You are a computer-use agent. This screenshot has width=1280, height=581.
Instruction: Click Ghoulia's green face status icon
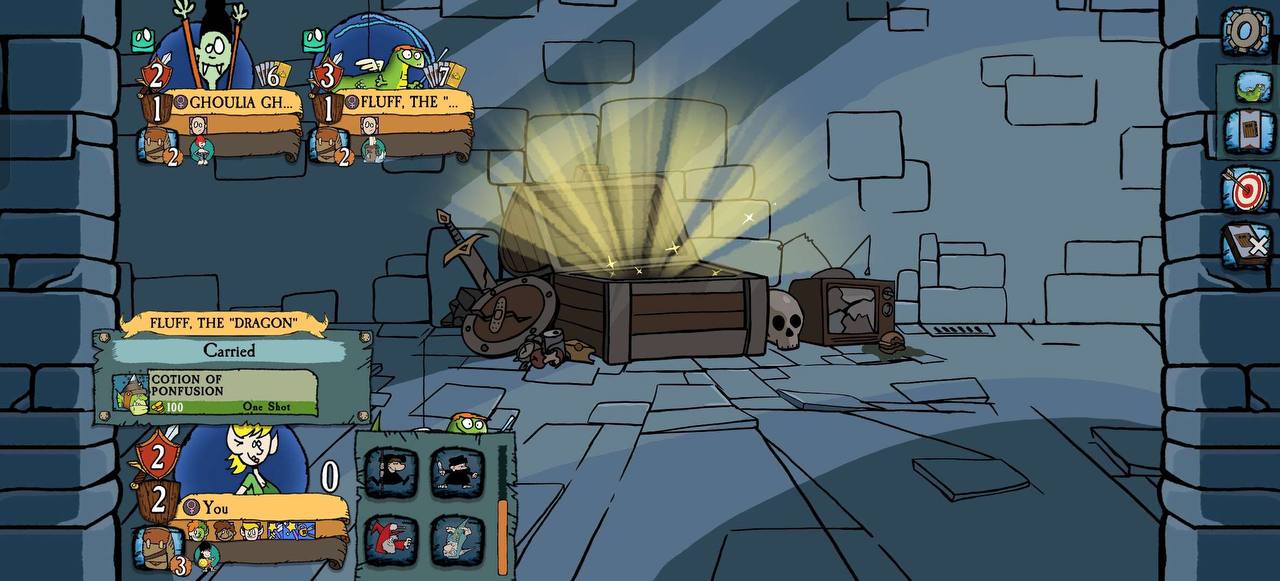tap(142, 40)
